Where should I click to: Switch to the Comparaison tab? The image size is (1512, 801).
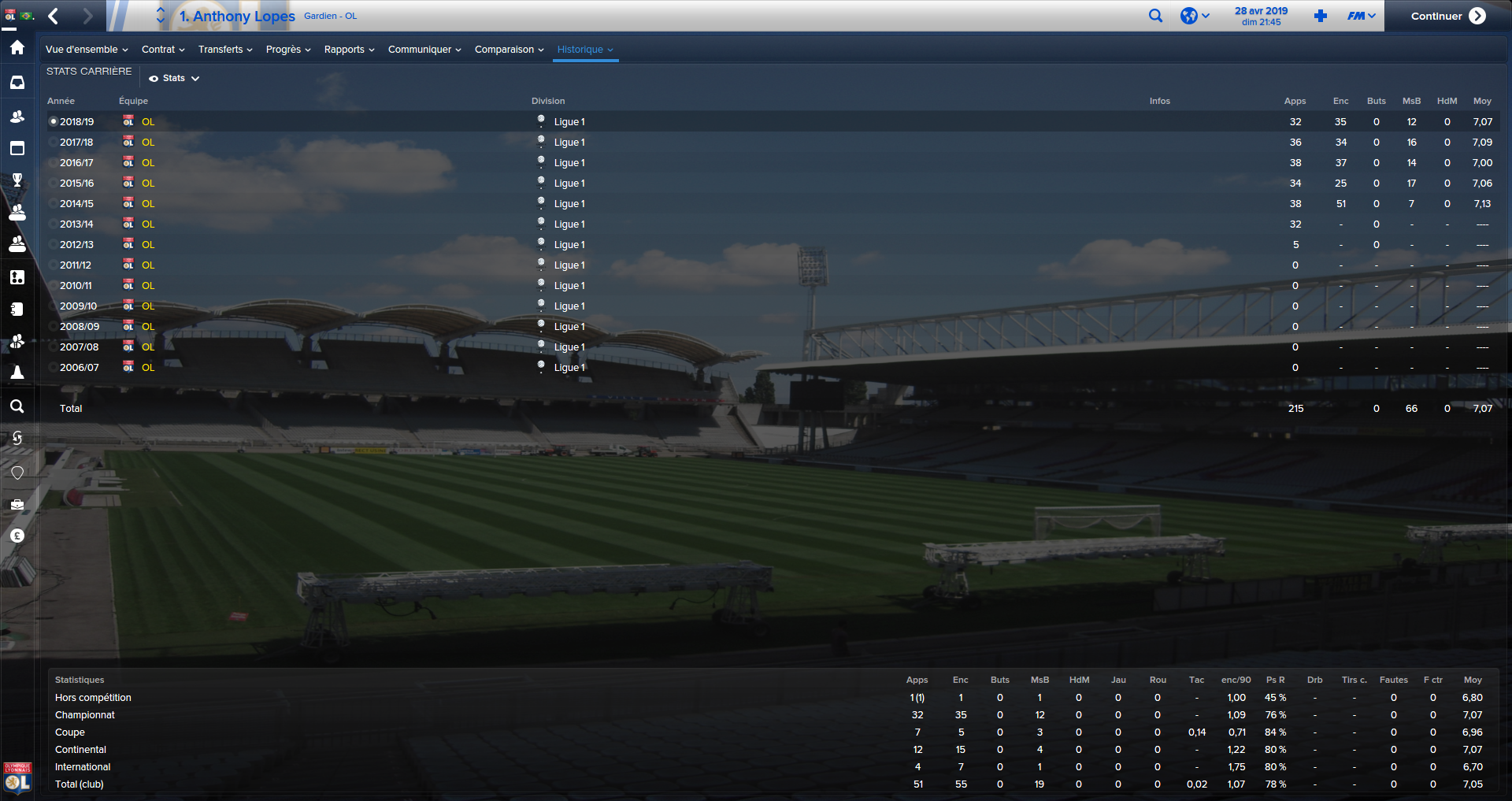[508, 49]
